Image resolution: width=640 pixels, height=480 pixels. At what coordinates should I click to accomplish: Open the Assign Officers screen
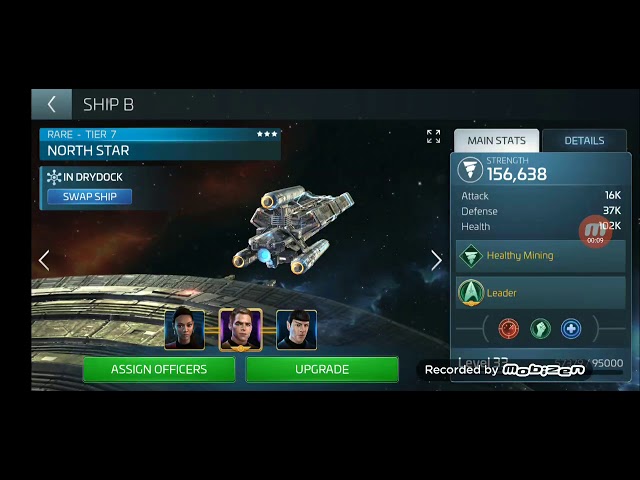pyautogui.click(x=159, y=369)
